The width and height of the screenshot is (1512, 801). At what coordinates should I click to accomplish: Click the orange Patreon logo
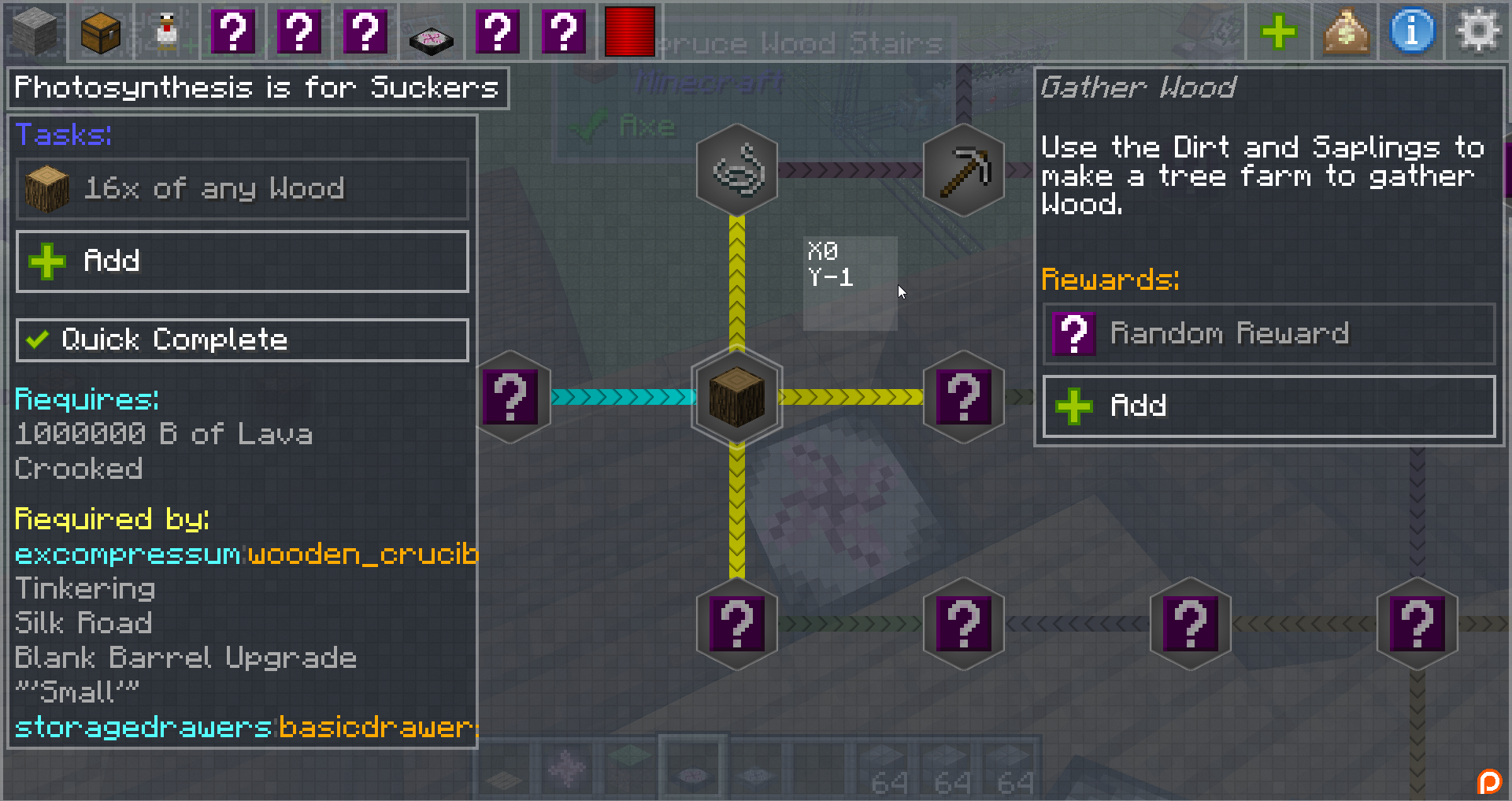[1489, 781]
